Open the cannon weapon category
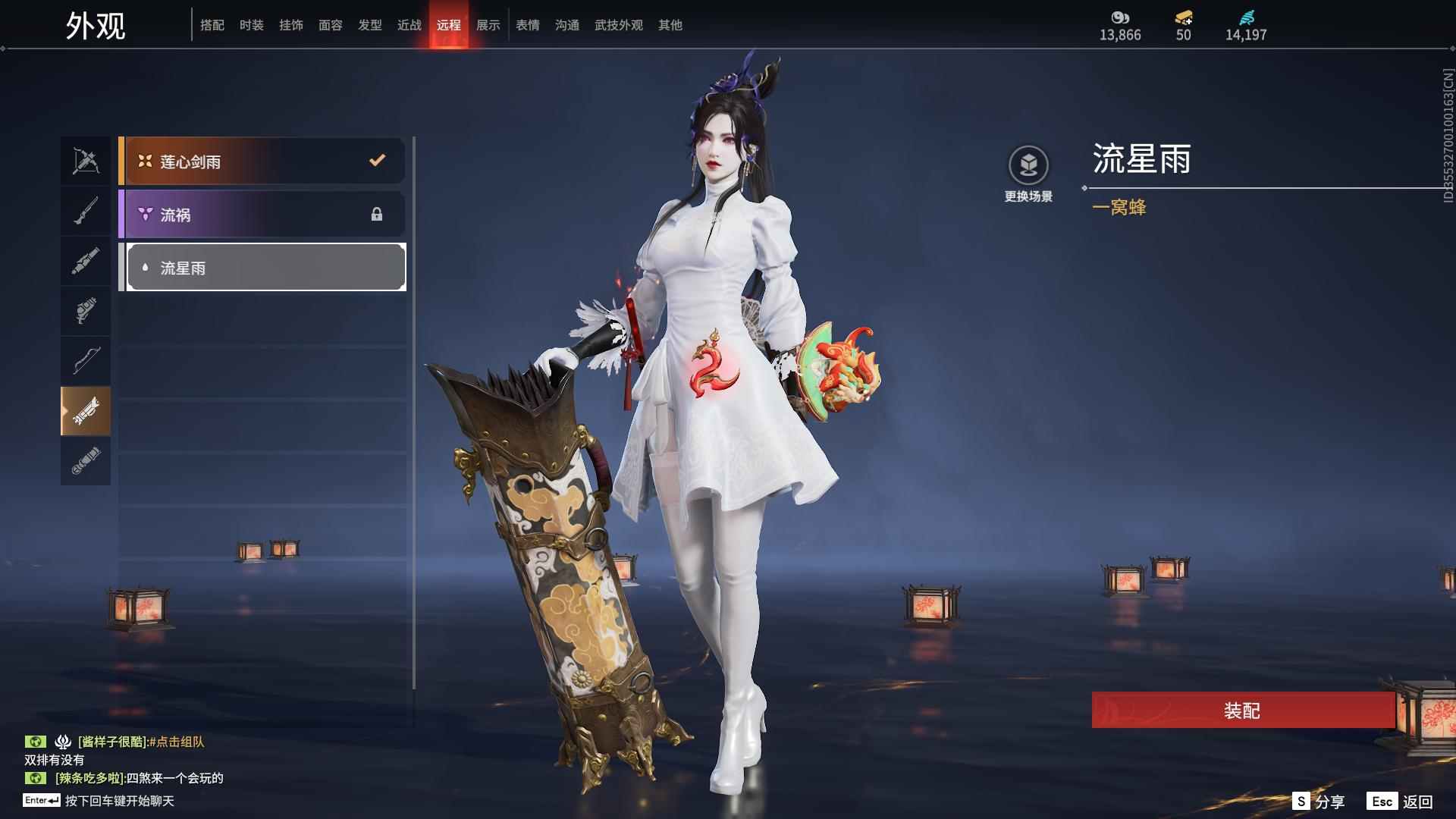 85,260
